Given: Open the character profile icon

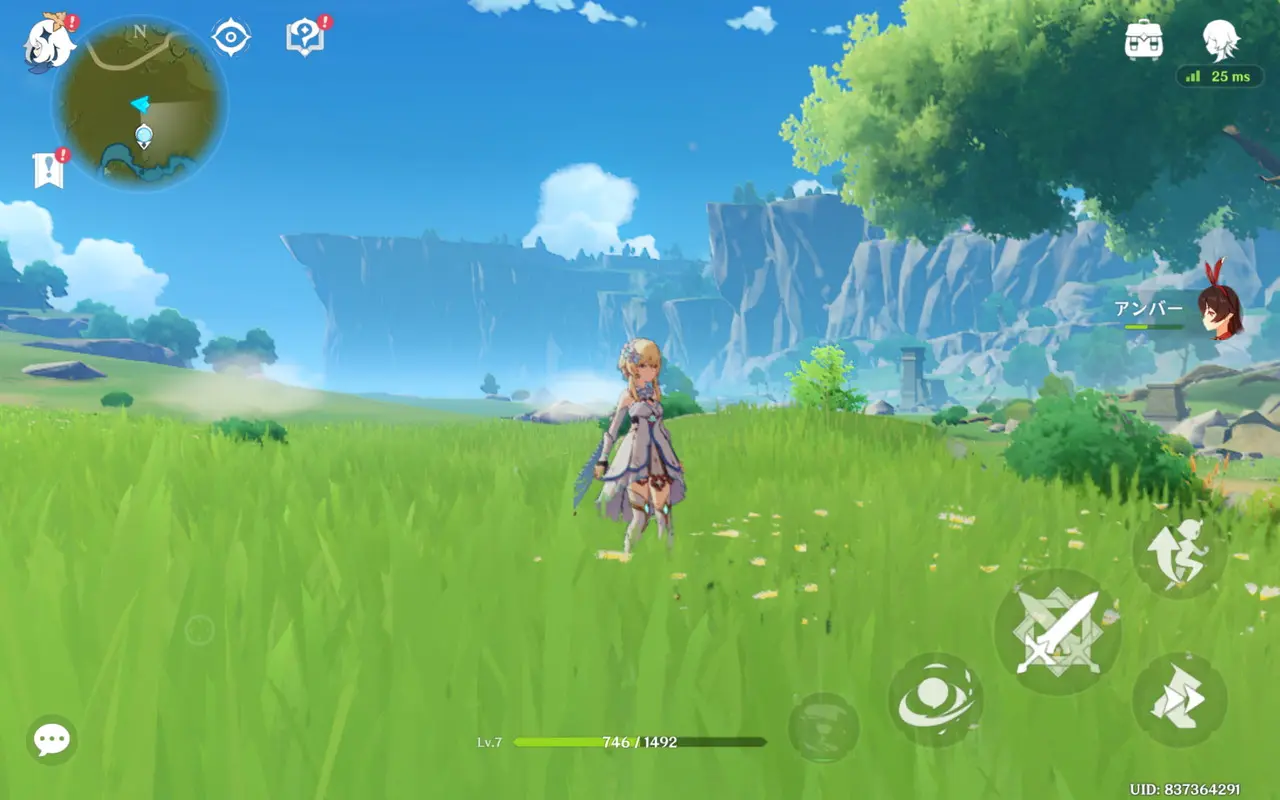Looking at the screenshot, I should tap(1221, 40).
